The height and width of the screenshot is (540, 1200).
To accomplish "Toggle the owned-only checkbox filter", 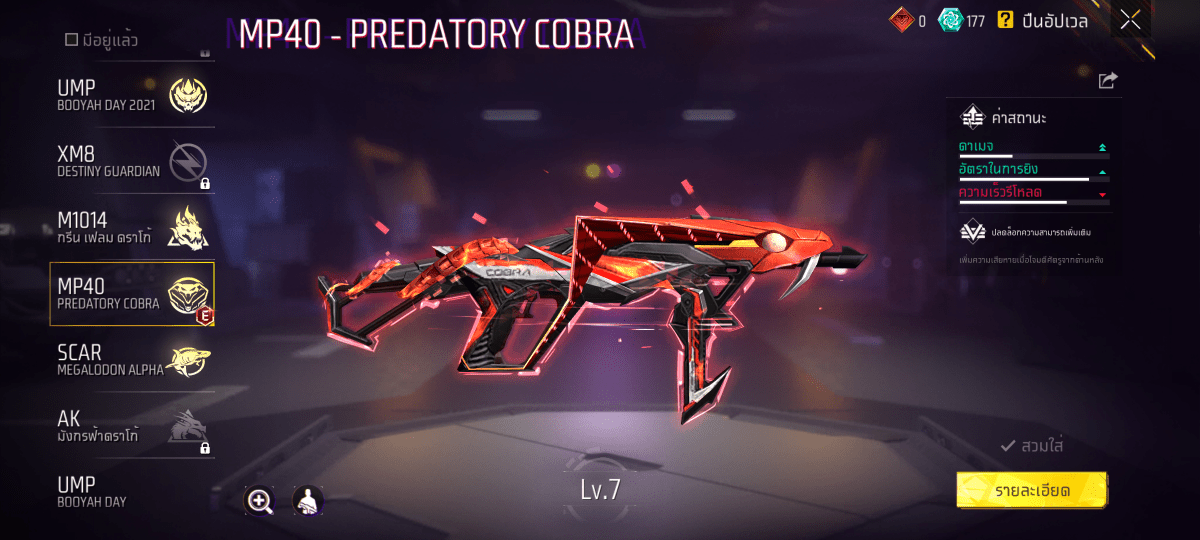I will [71, 40].
